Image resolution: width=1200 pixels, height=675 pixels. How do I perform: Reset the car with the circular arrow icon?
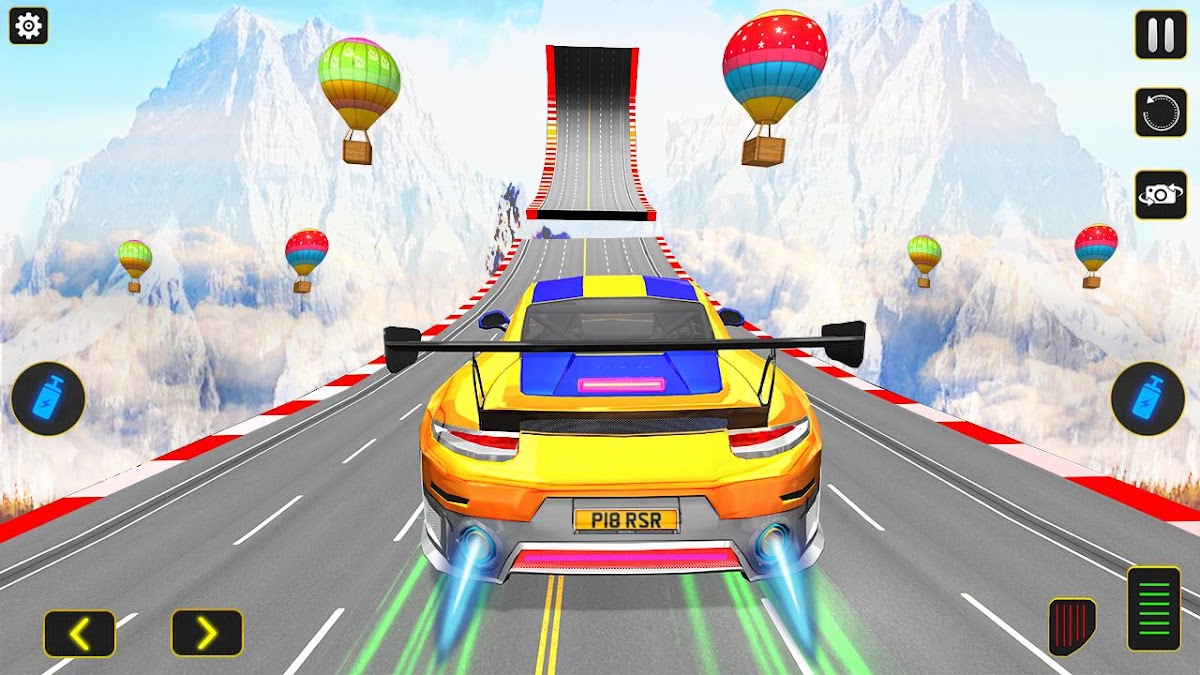pyautogui.click(x=1160, y=112)
